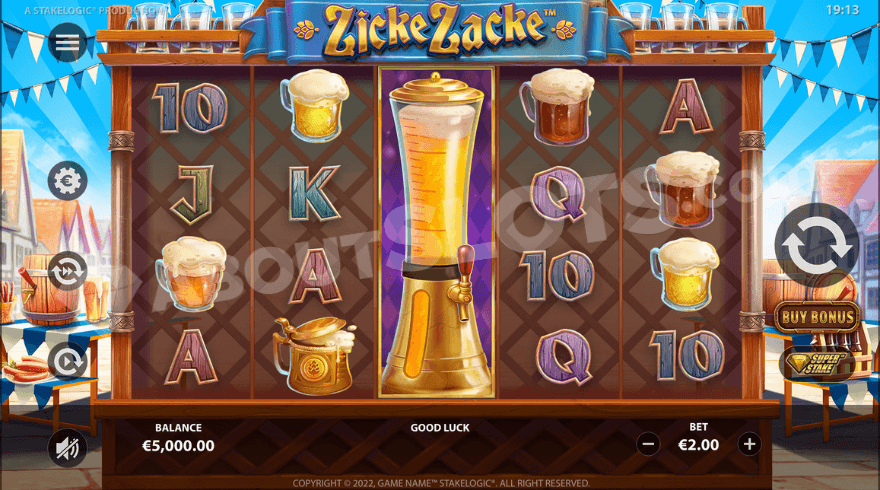Activate Super Stake

click(817, 364)
